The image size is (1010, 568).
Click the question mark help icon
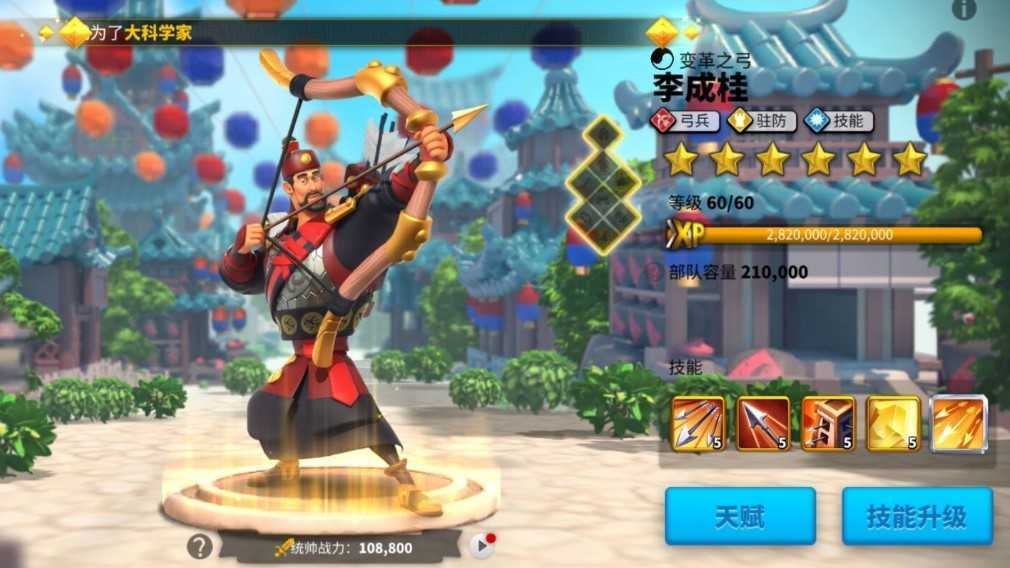pyautogui.click(x=200, y=546)
